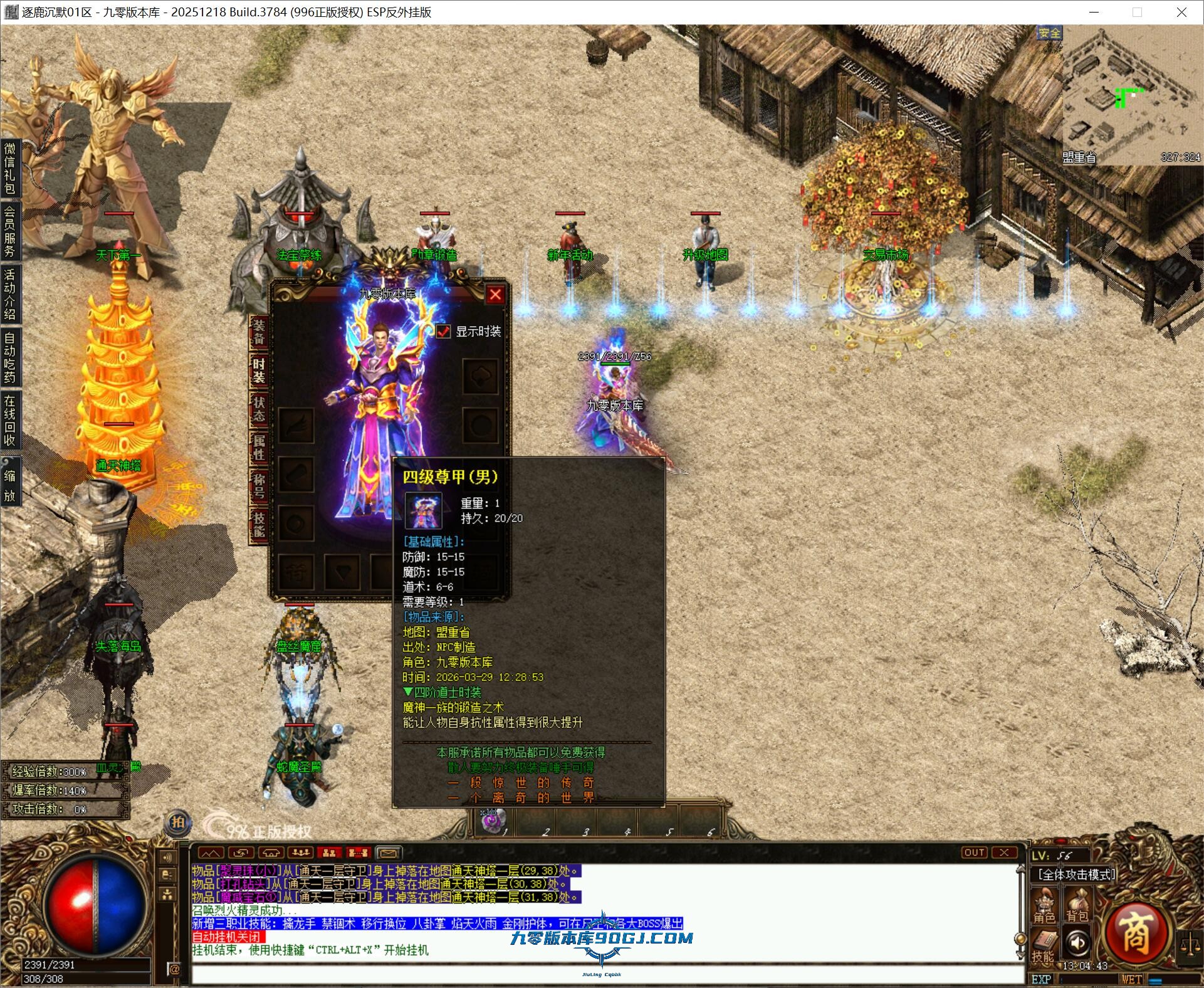Open the 会员服务 membership menu

[x=10, y=231]
